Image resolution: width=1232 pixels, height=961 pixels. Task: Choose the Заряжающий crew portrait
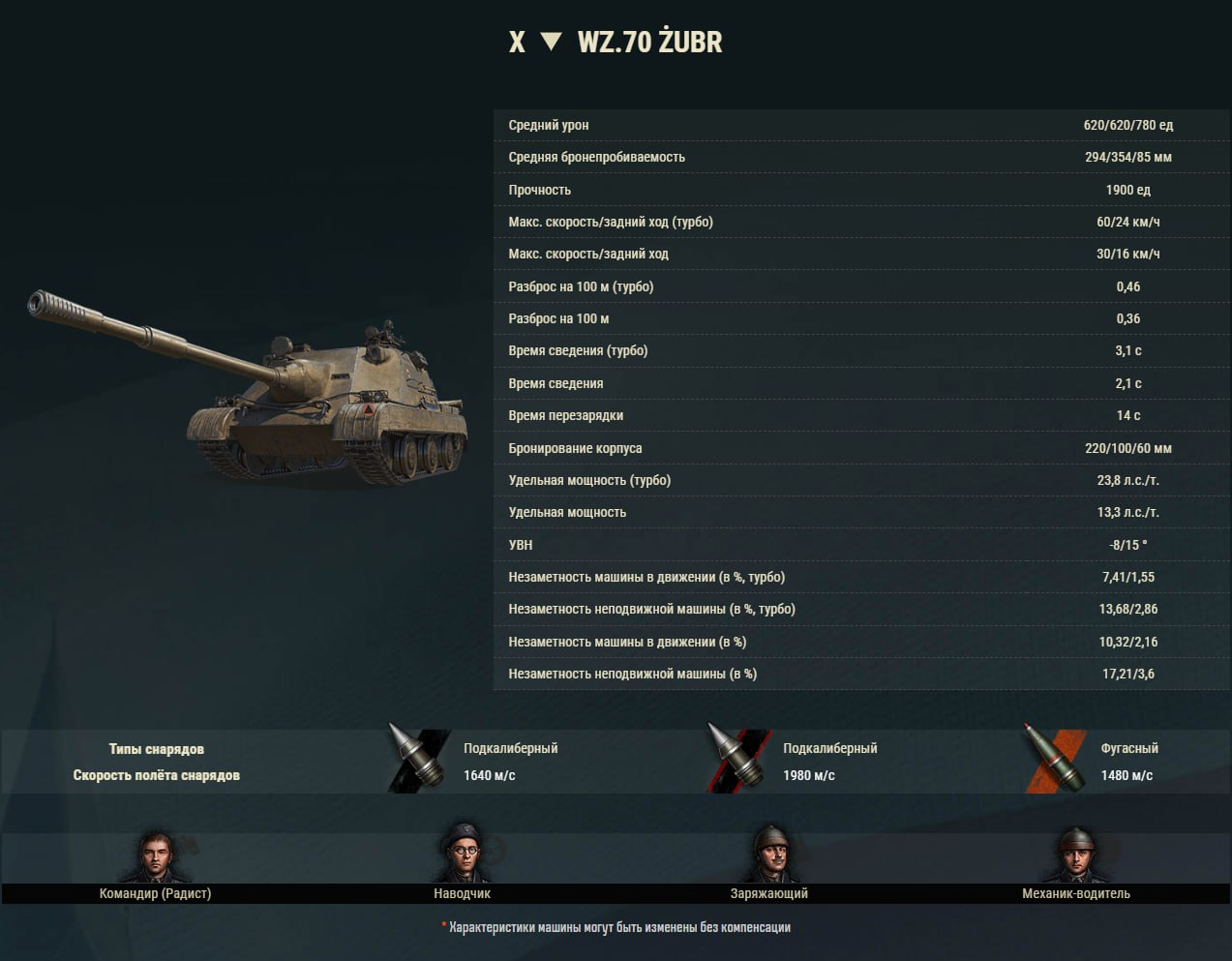769,855
